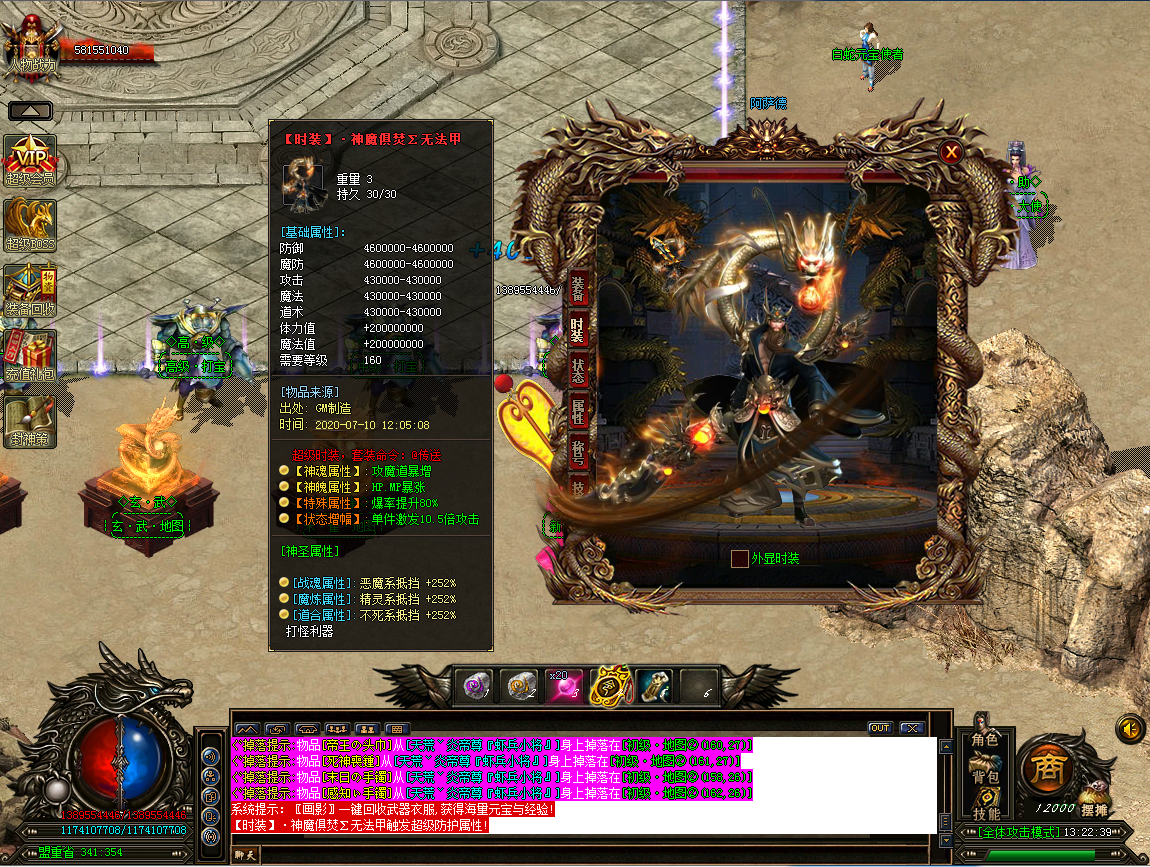
Task: Use the purple swirl stone in hotbar
Action: 473,686
